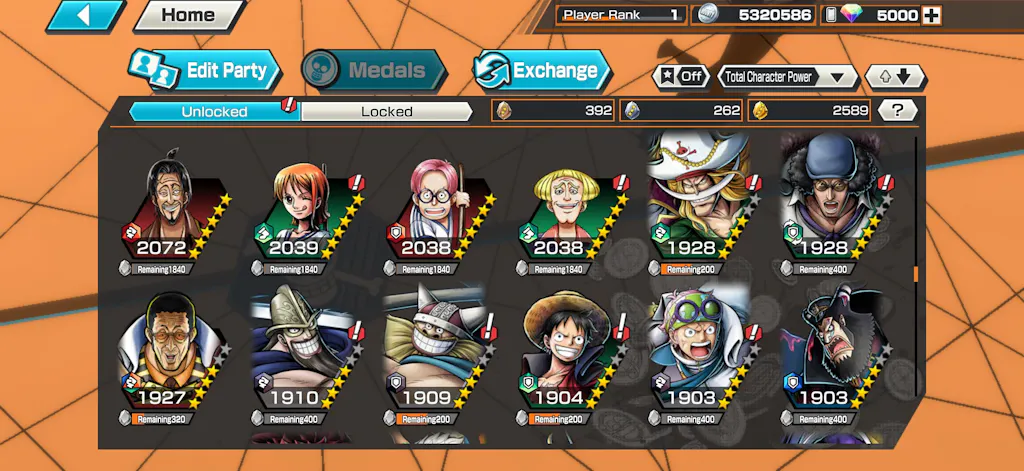1024x471 pixels.
Task: Switch to the Locked characters tab
Action: (x=386, y=111)
